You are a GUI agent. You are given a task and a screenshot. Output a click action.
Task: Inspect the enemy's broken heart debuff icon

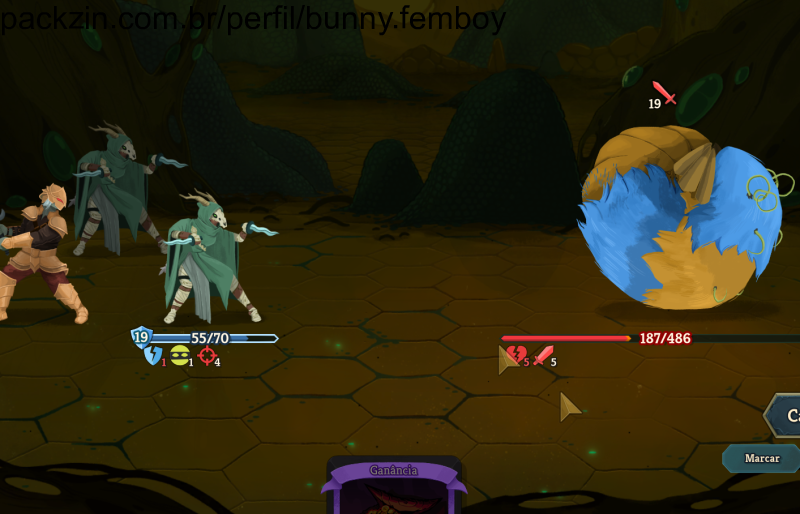point(516,355)
